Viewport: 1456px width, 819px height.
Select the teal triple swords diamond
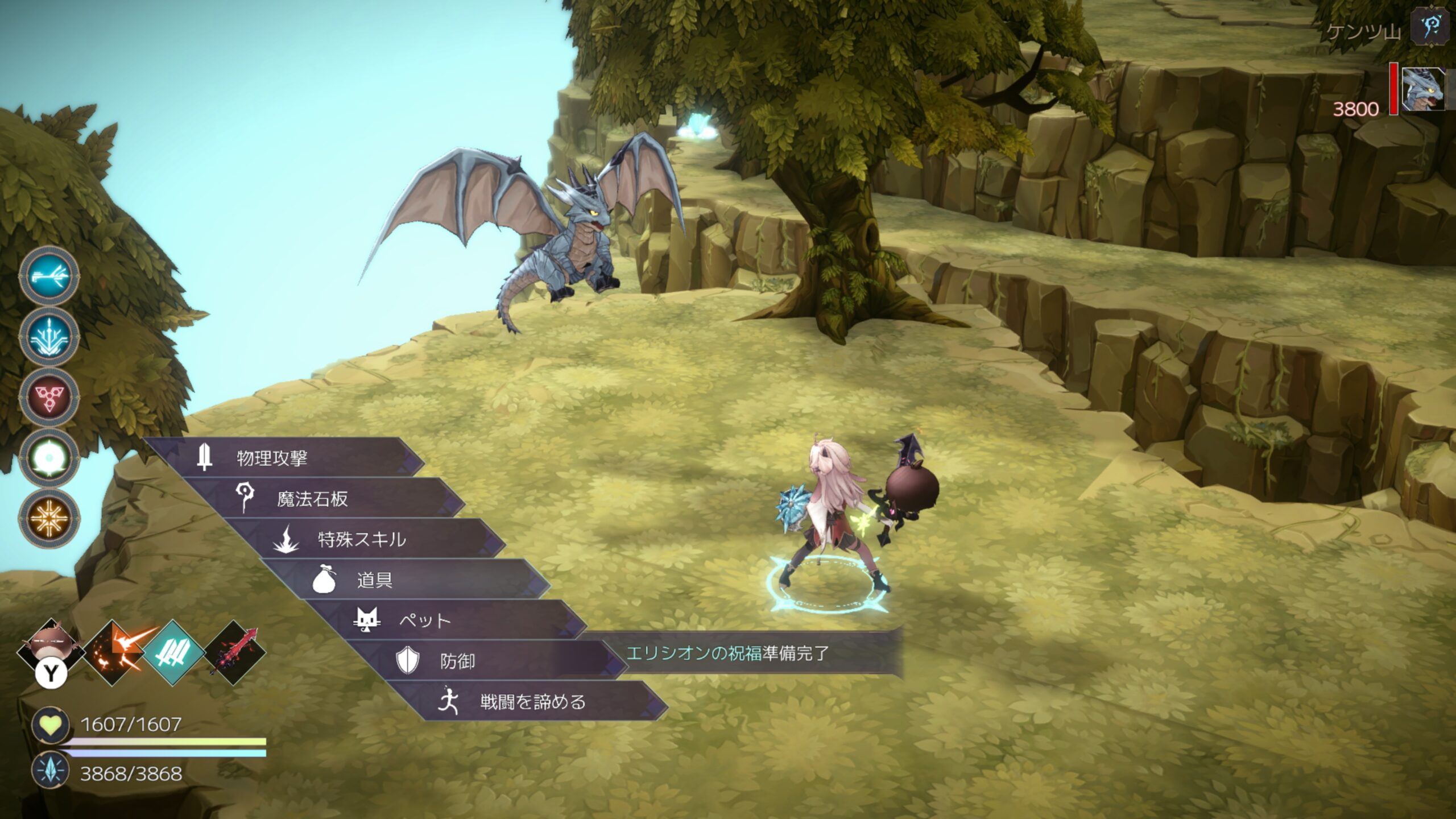coord(174,652)
